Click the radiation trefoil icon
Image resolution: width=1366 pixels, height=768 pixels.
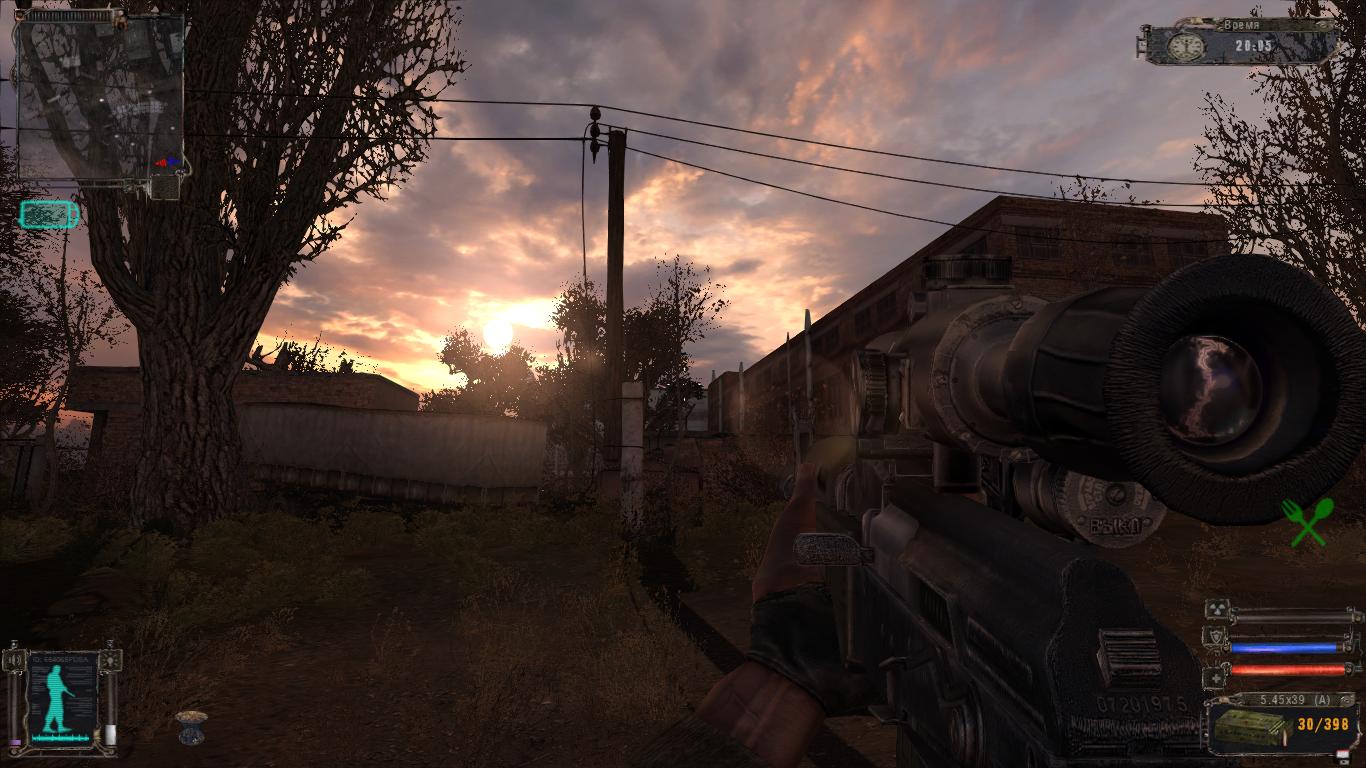(x=1217, y=611)
